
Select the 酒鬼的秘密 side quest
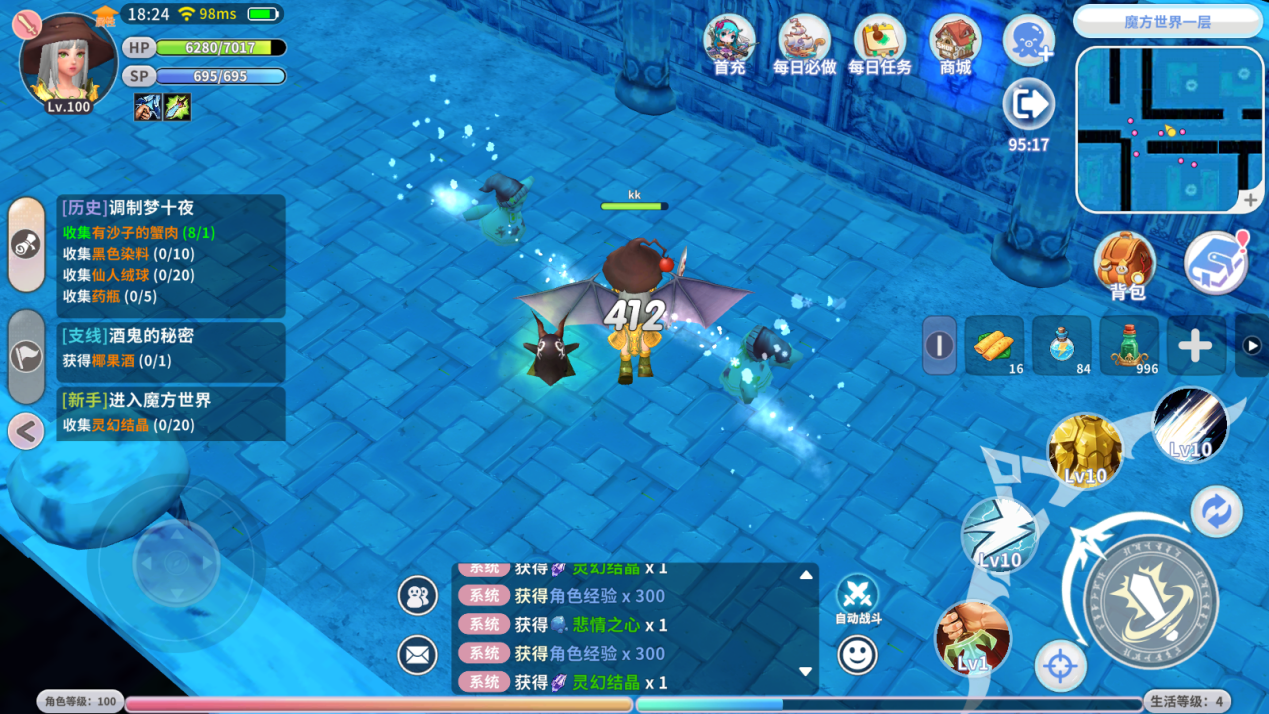coord(171,347)
